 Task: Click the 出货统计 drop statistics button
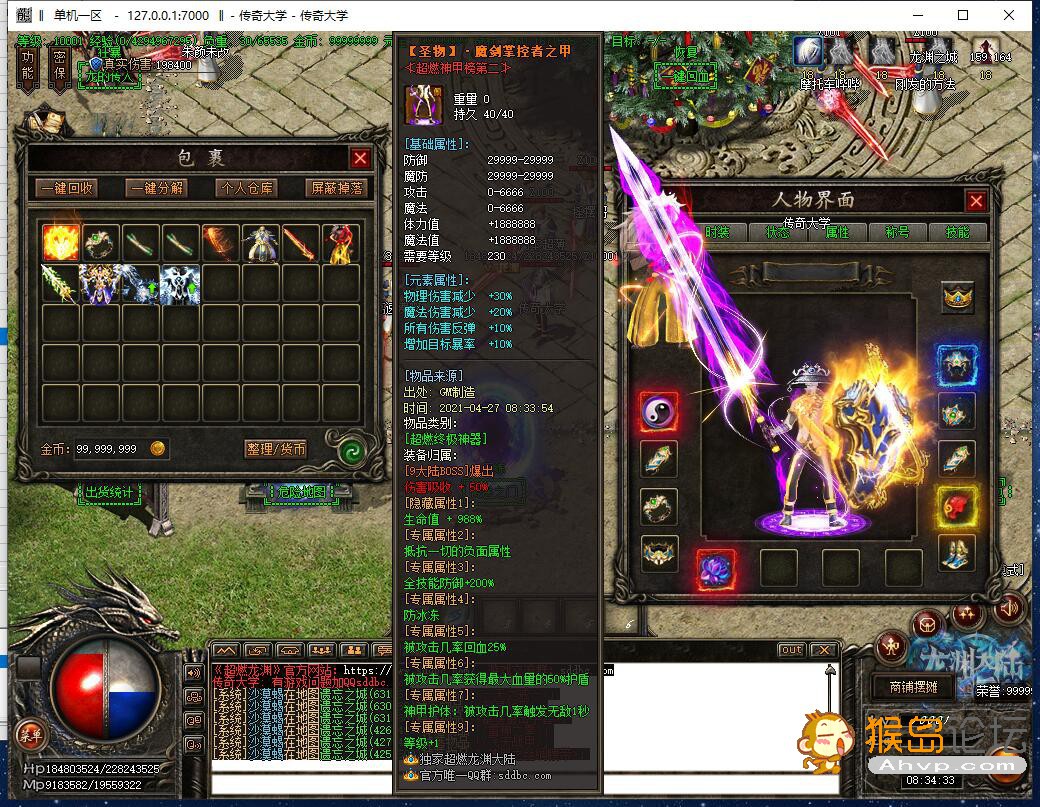(x=109, y=492)
